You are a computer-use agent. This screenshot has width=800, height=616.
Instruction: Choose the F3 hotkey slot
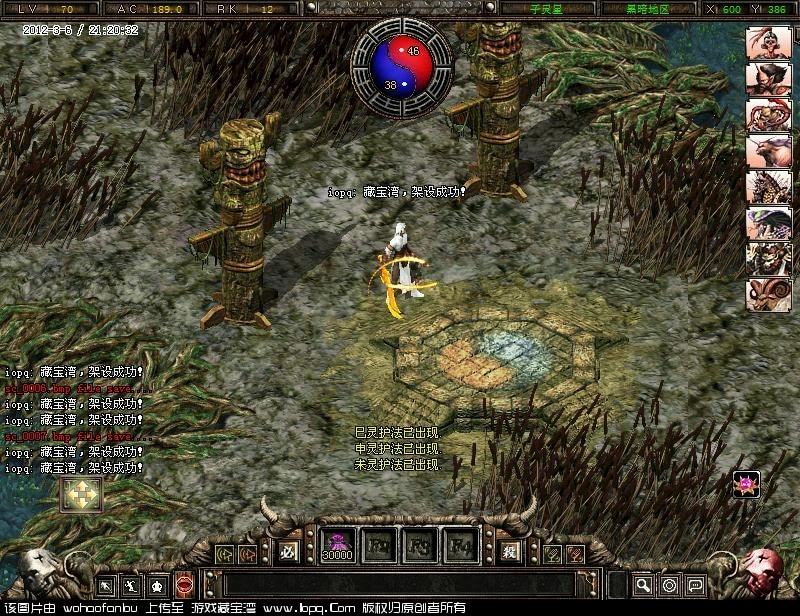click(419, 547)
